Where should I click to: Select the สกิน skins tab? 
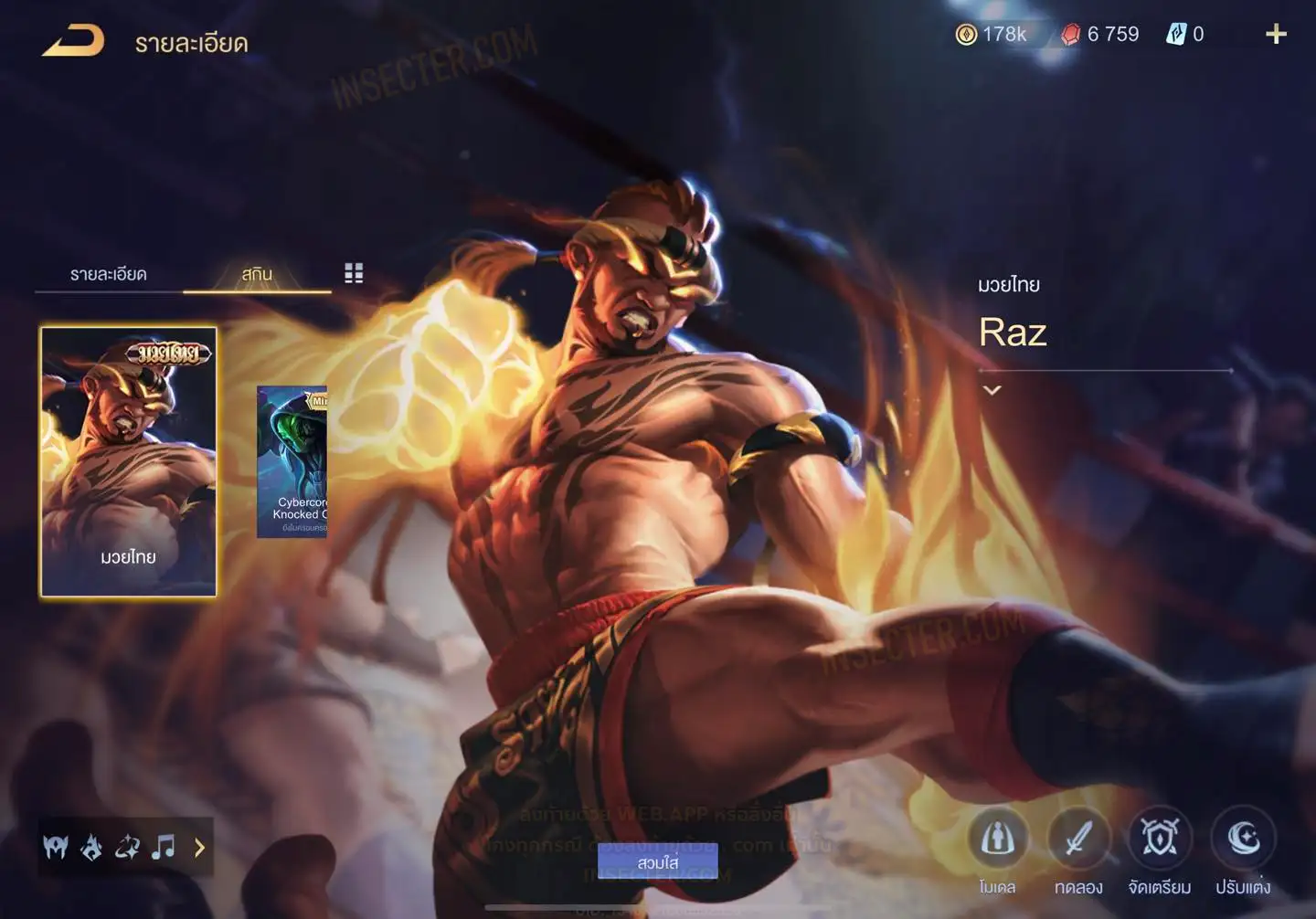[x=257, y=274]
